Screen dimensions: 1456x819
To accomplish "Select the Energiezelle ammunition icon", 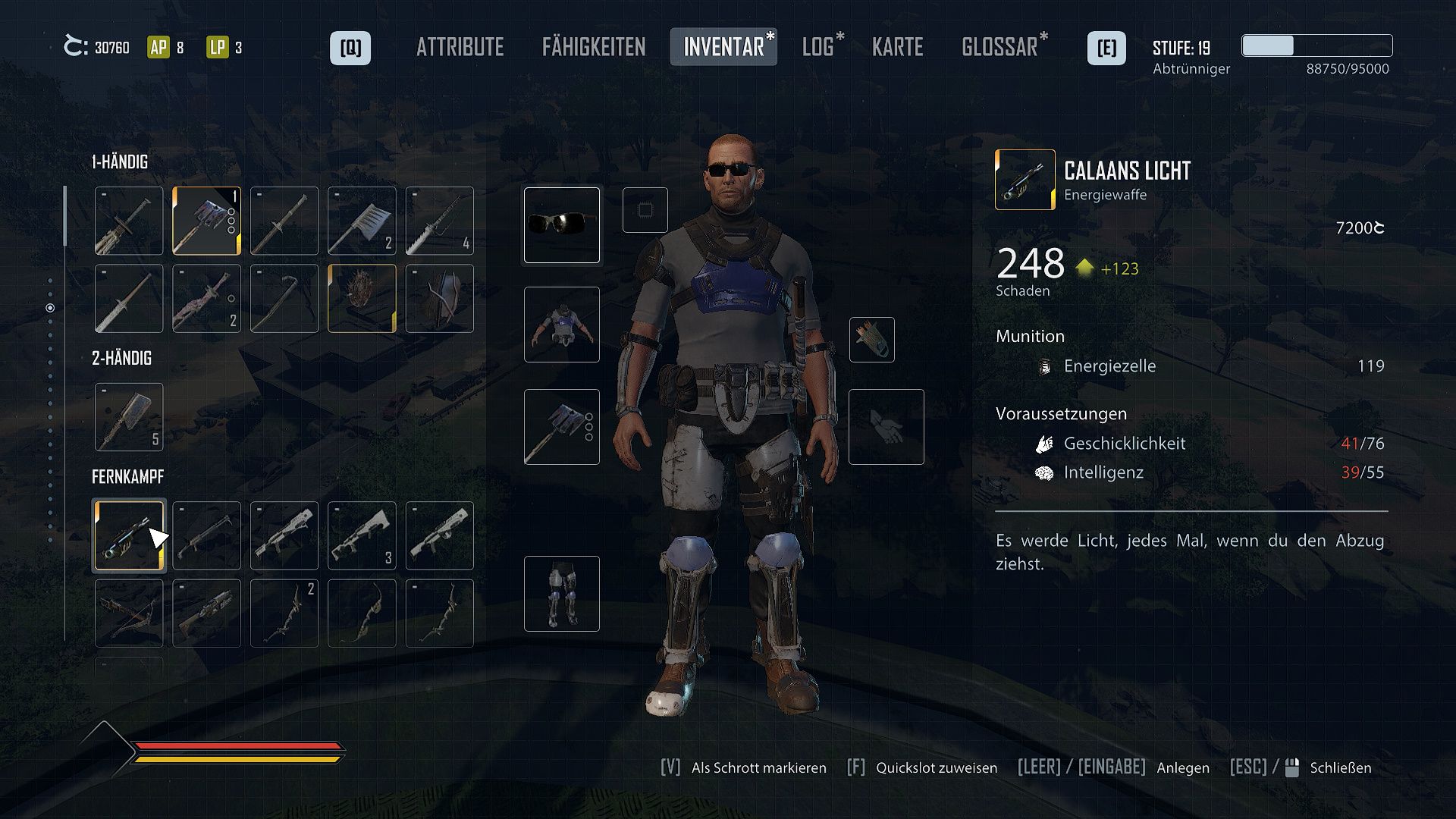I will [x=1044, y=366].
